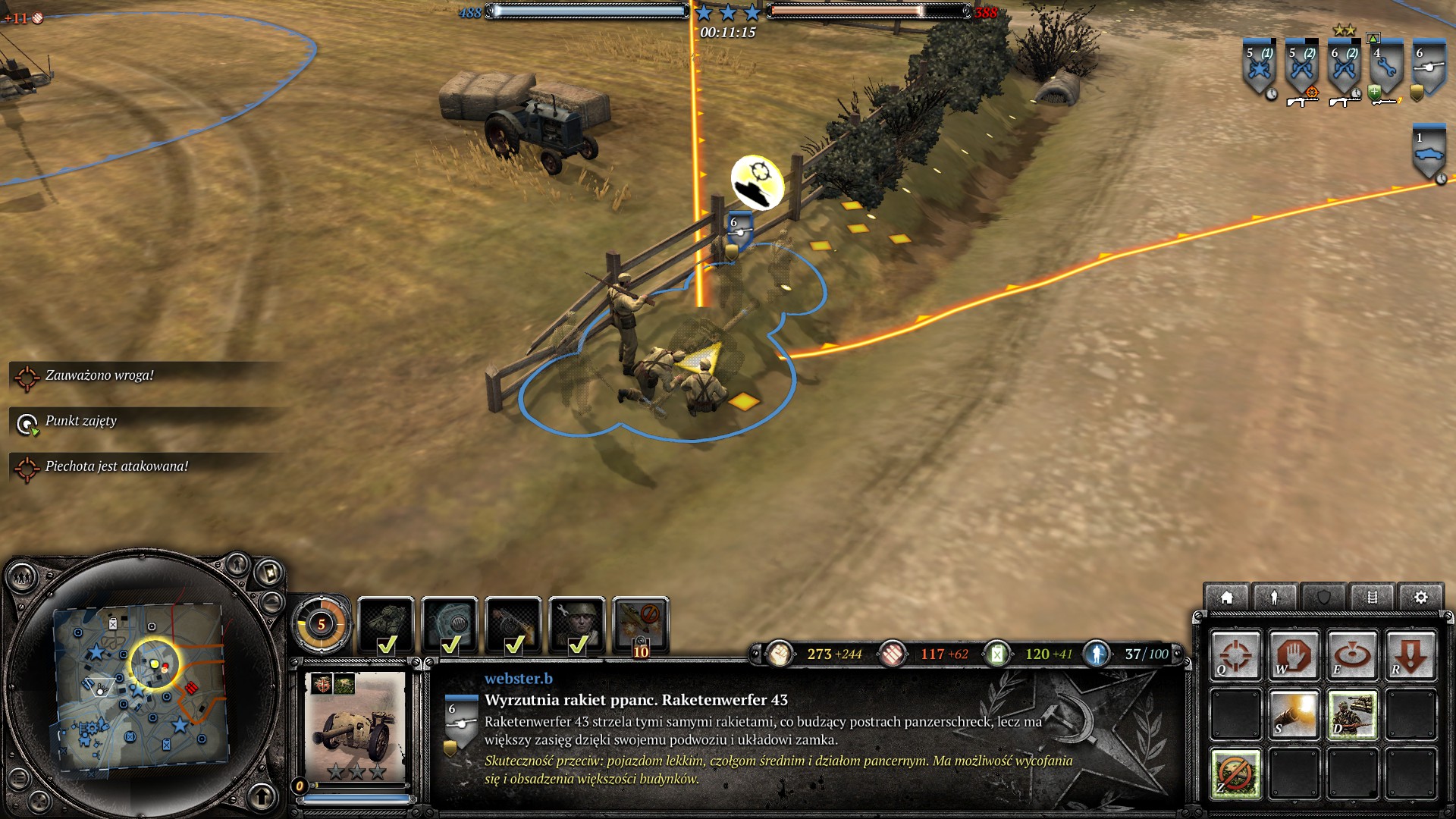Click the "Piechota jest atakowana!" alert
Image resolution: width=1456 pixels, height=819 pixels.
pos(116,467)
